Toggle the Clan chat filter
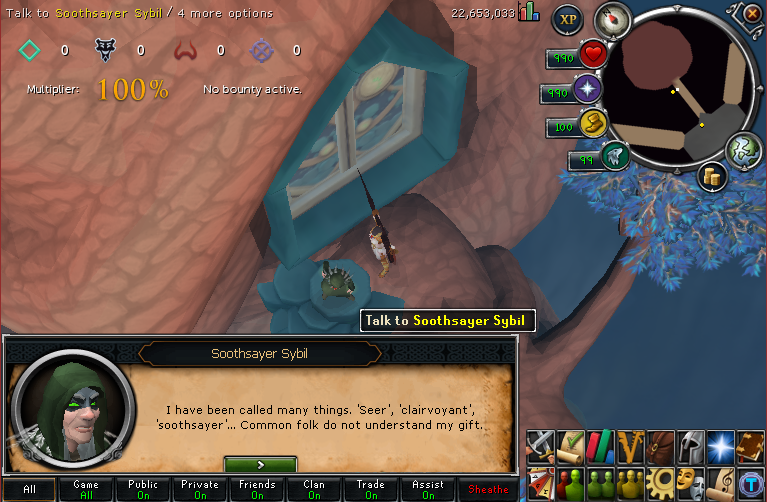767x502 pixels. pyautogui.click(x=314, y=489)
